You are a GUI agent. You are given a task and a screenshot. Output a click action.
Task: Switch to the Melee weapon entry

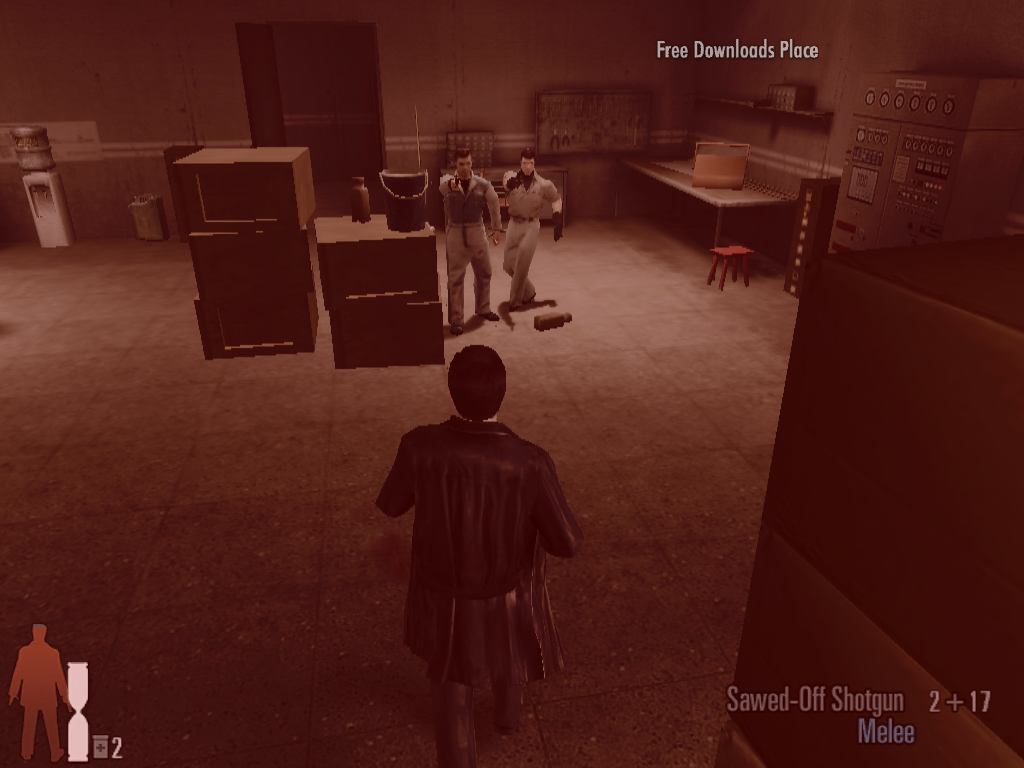885,731
